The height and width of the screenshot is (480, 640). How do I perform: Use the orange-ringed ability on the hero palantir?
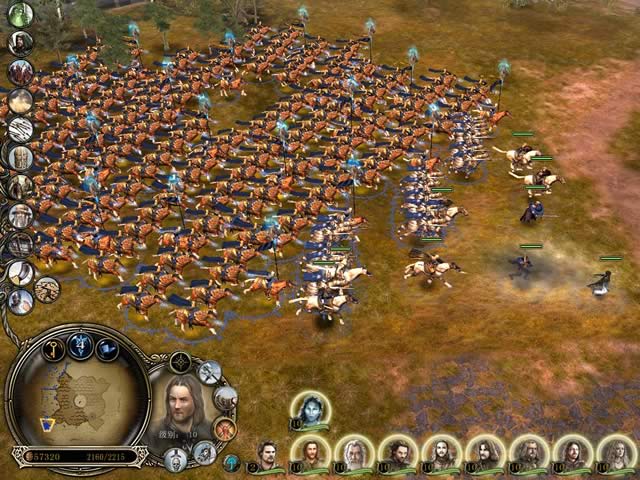[x=225, y=429]
